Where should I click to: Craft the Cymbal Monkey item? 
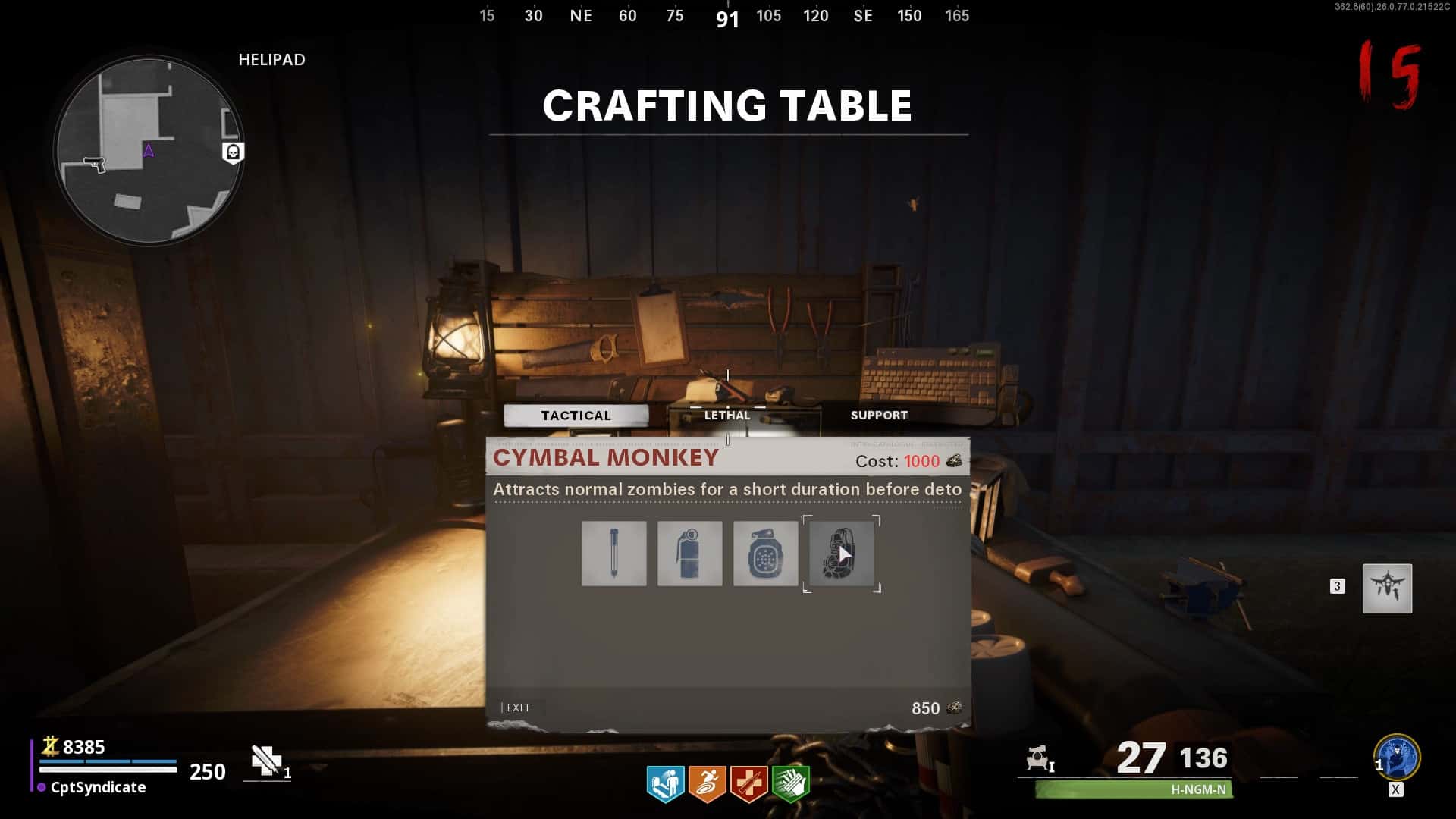[x=842, y=554]
